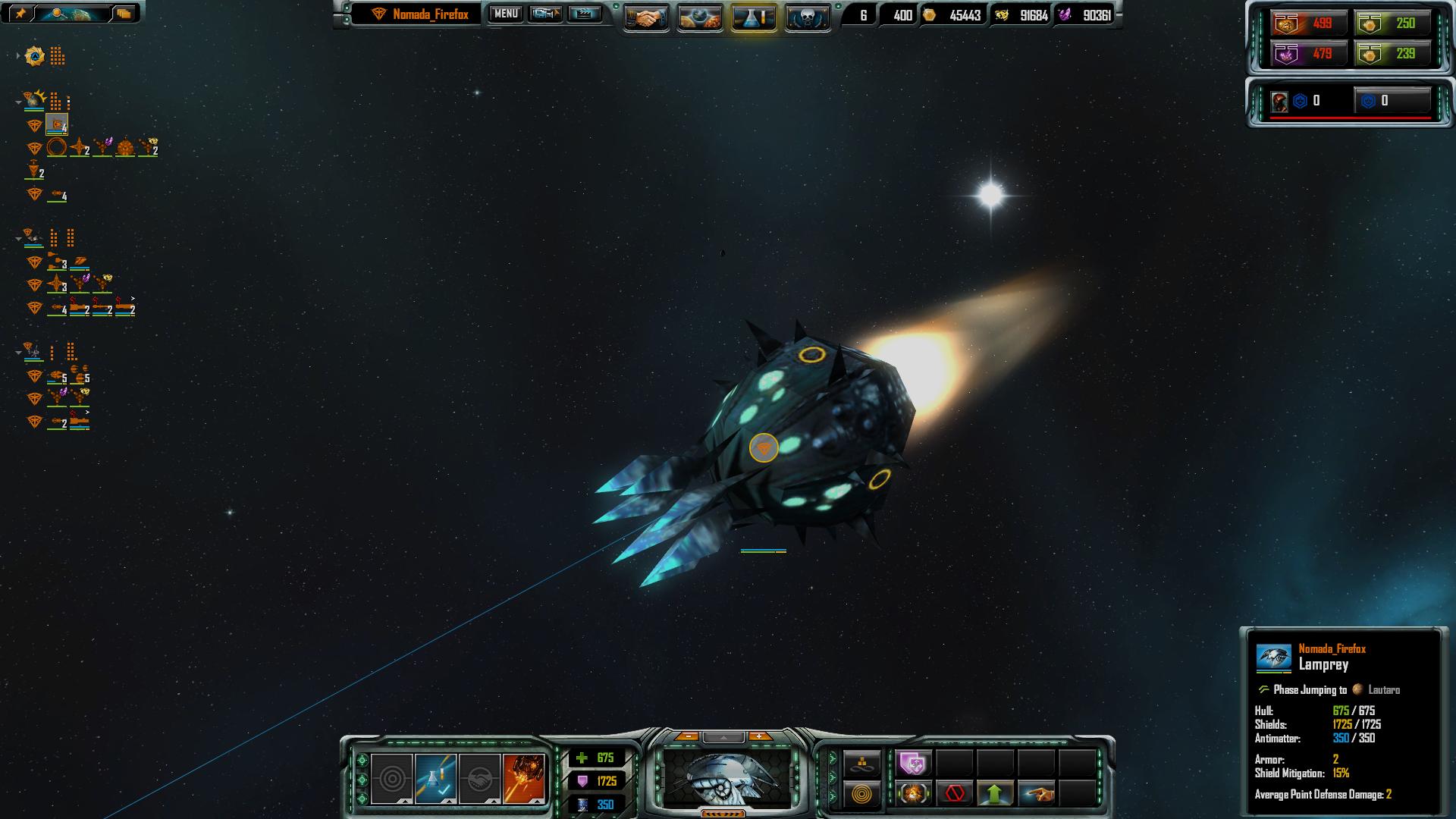This screenshot has width=1456, height=819.
Task: Click the orange minus button
Action: click(687, 736)
